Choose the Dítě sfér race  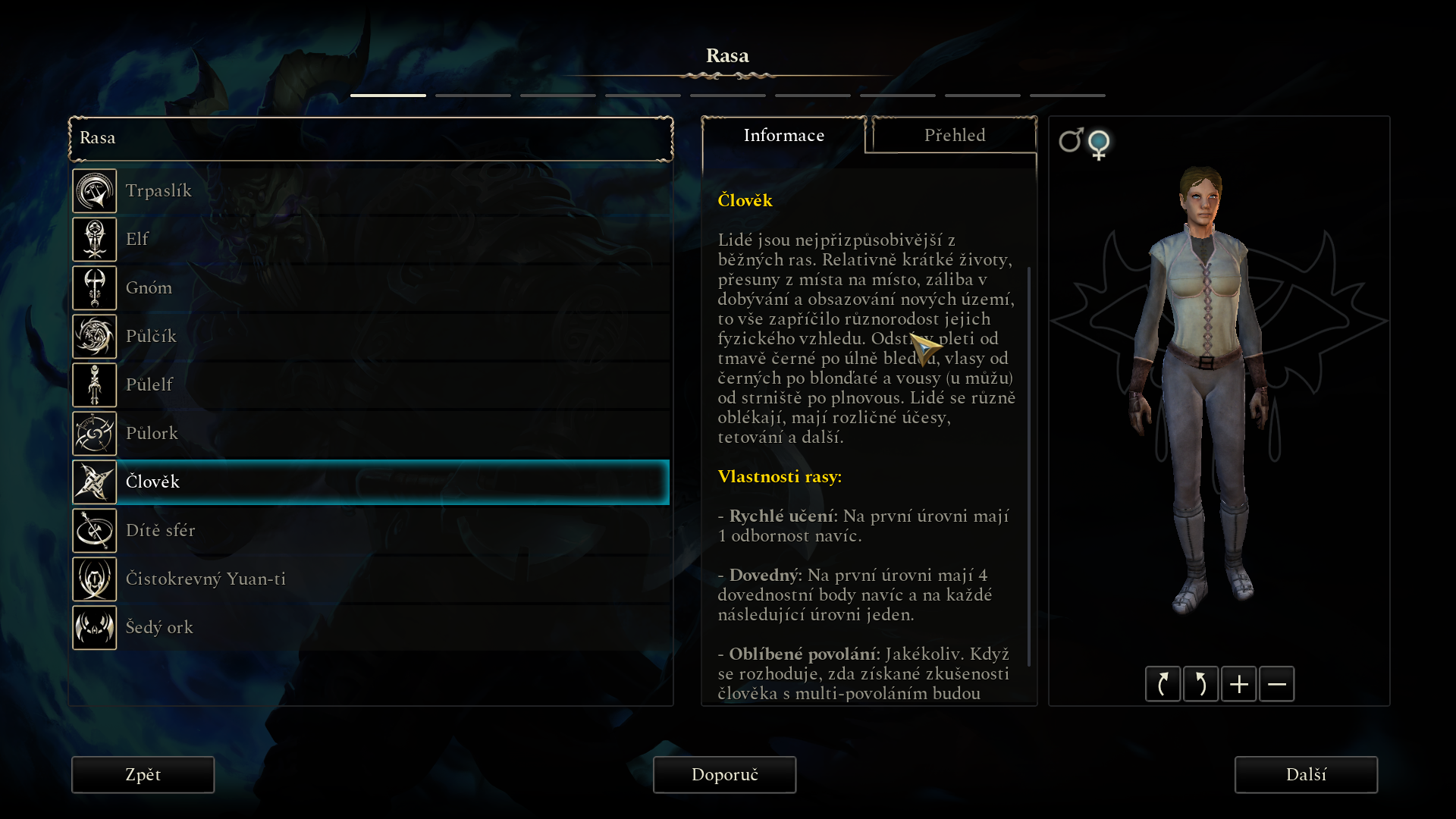point(370,531)
